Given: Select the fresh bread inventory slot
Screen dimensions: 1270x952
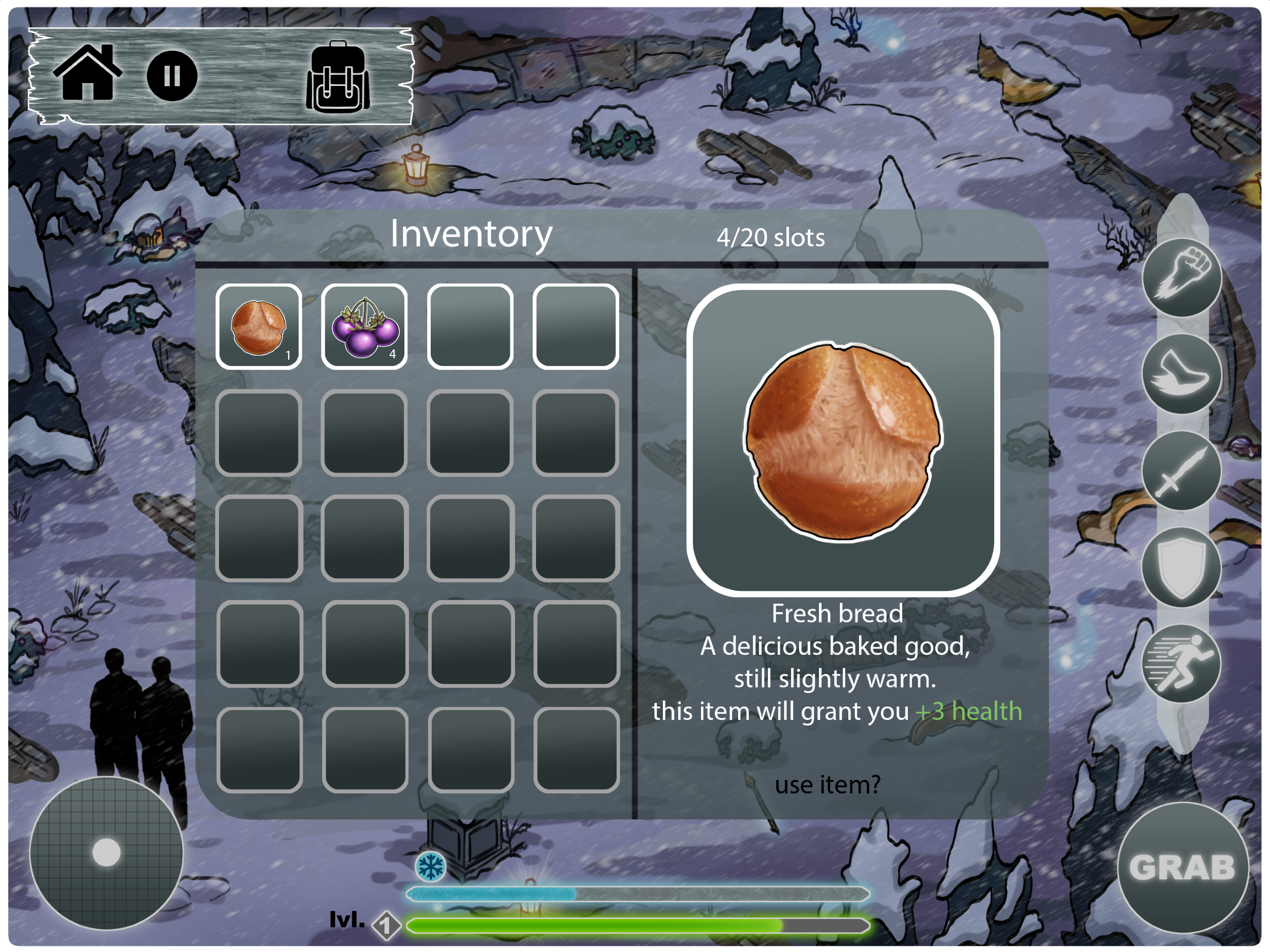Looking at the screenshot, I should tap(259, 327).
